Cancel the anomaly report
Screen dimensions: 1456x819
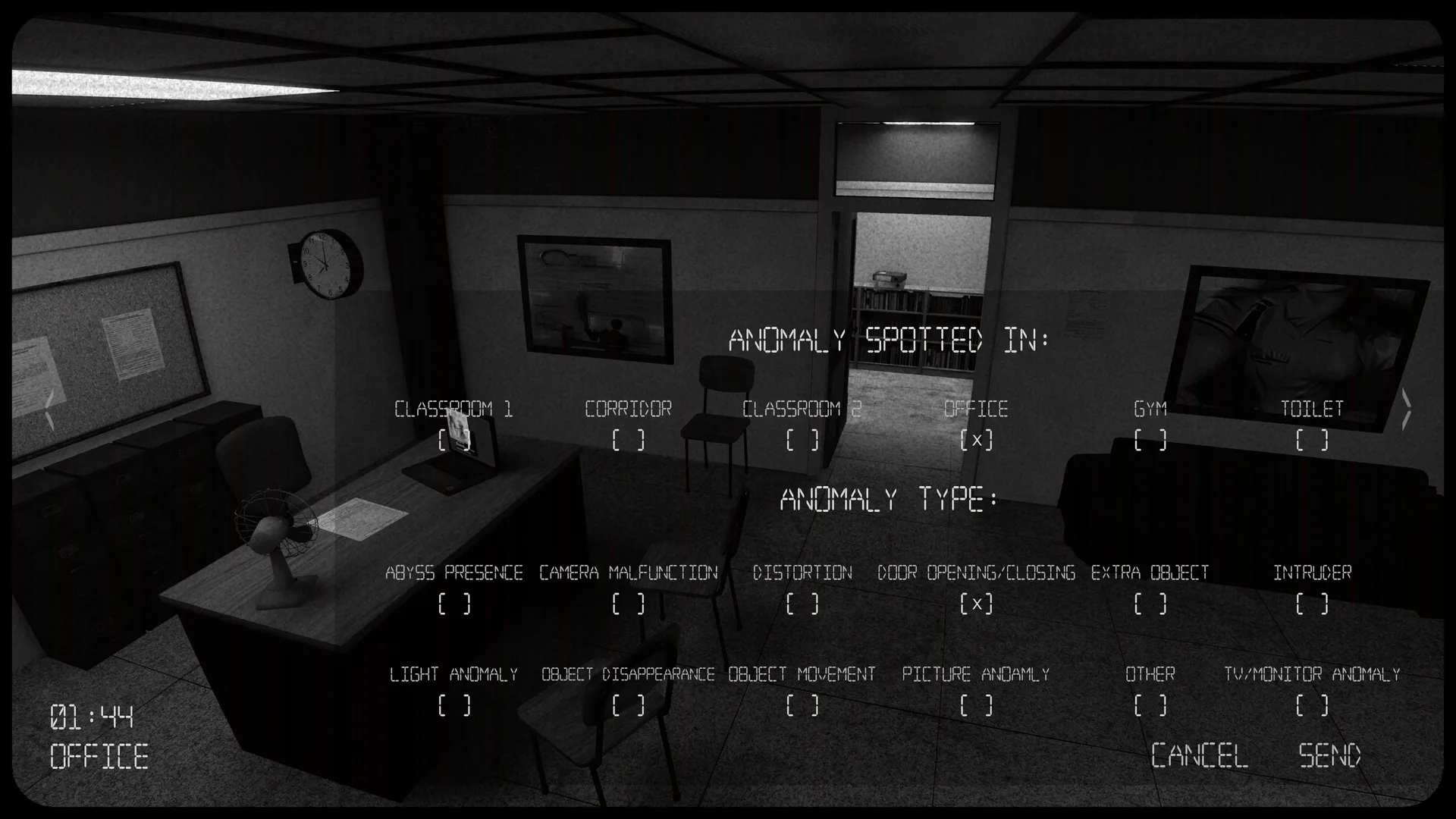1199,755
